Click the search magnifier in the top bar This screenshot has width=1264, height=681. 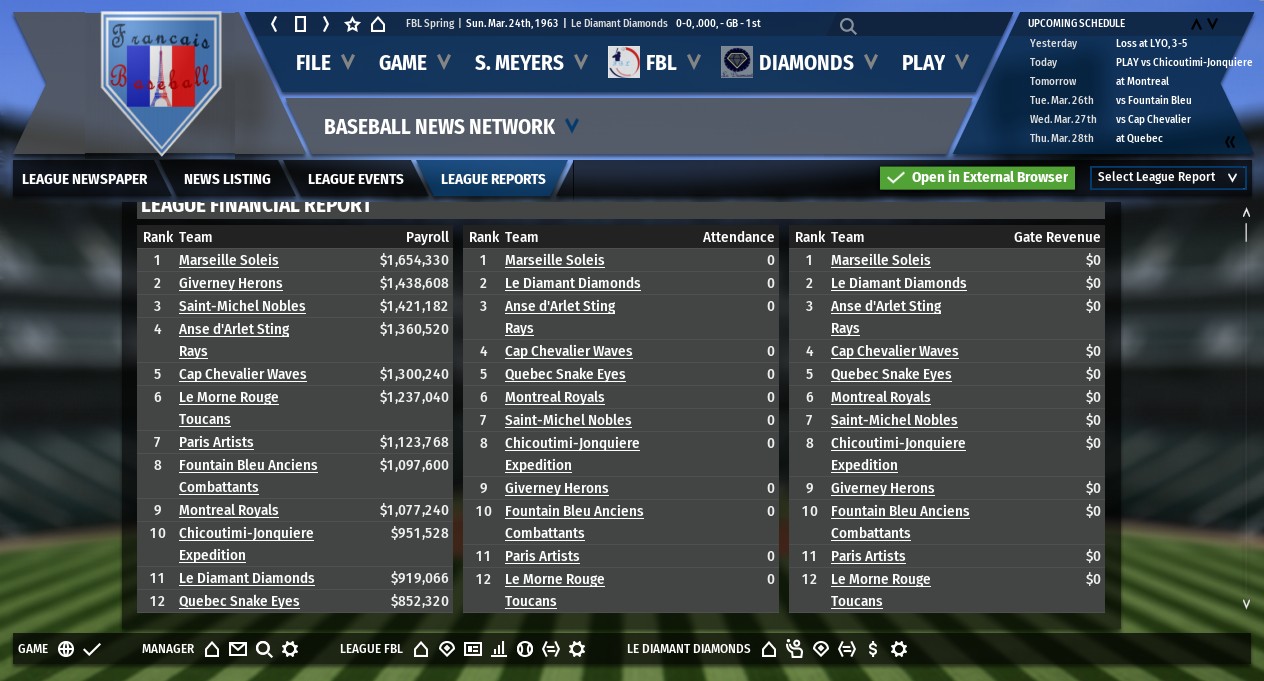coord(848,26)
